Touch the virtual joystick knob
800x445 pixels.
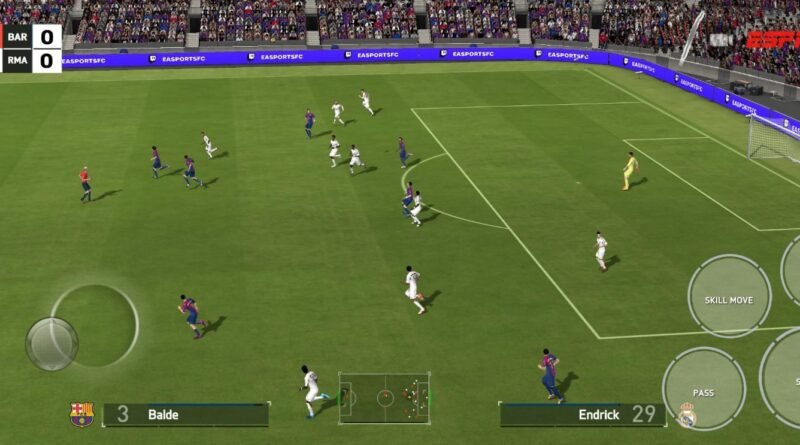pyautogui.click(x=52, y=343)
